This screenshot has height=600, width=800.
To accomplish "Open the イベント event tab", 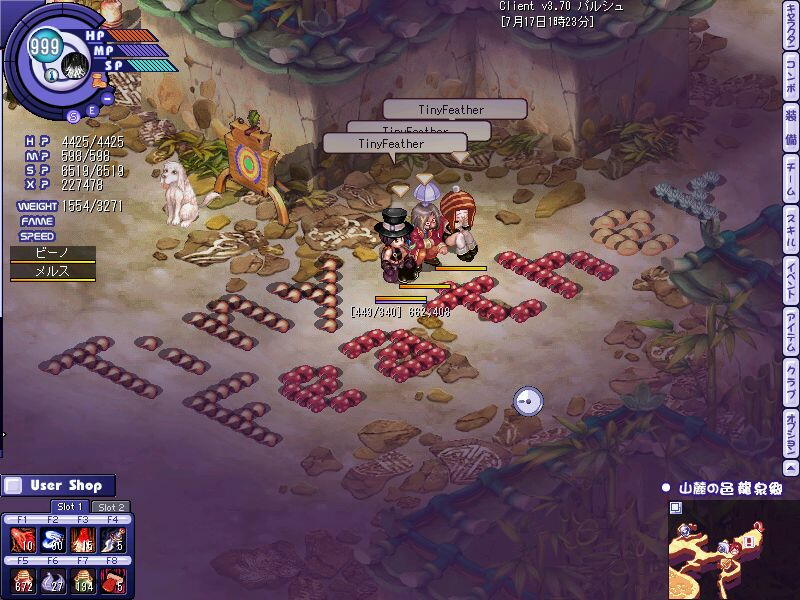I will [790, 282].
